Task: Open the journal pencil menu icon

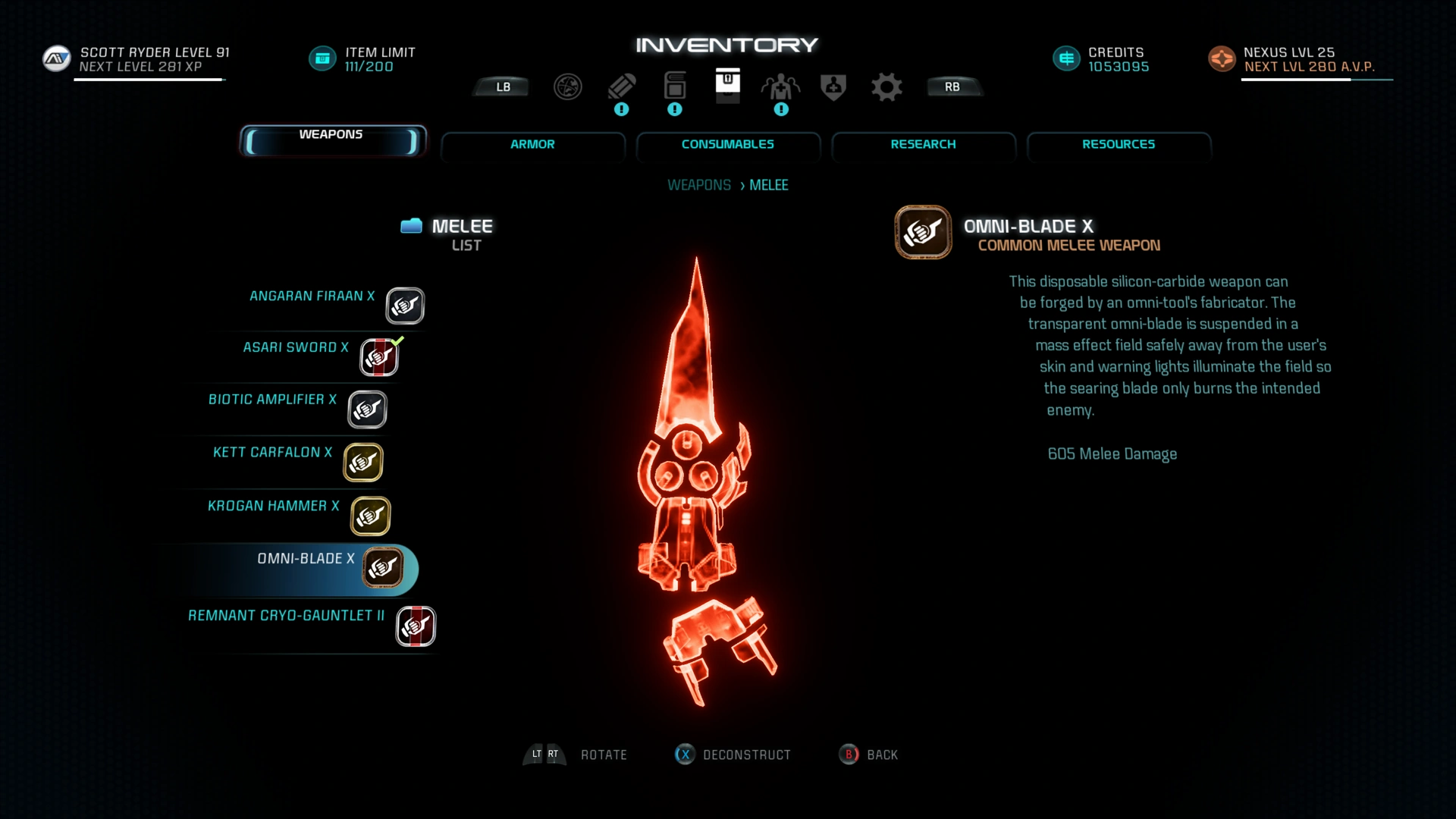Action: tap(621, 87)
